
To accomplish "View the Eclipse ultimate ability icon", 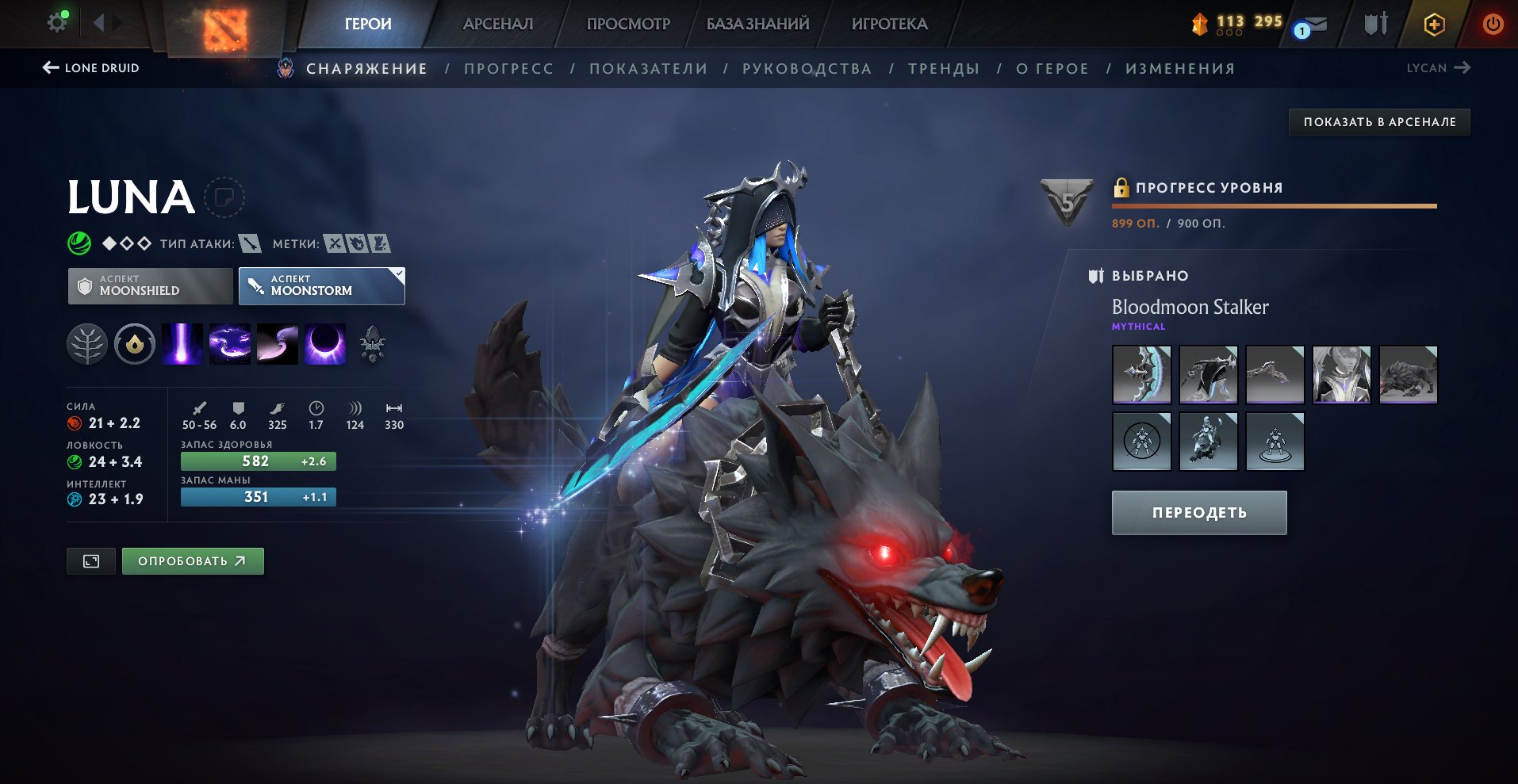I will point(325,344).
